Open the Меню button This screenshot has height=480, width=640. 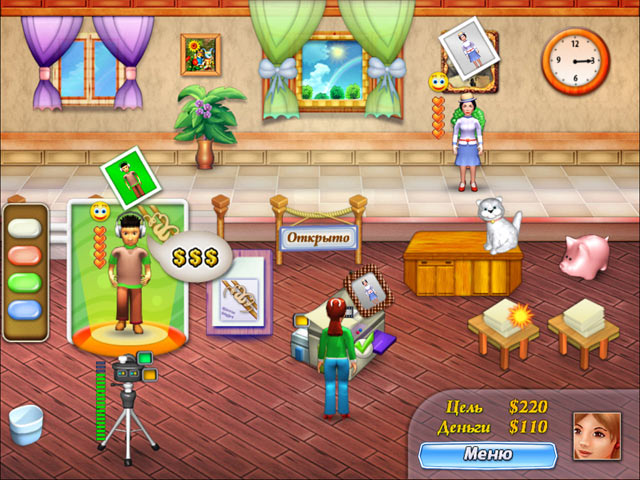[488, 453]
